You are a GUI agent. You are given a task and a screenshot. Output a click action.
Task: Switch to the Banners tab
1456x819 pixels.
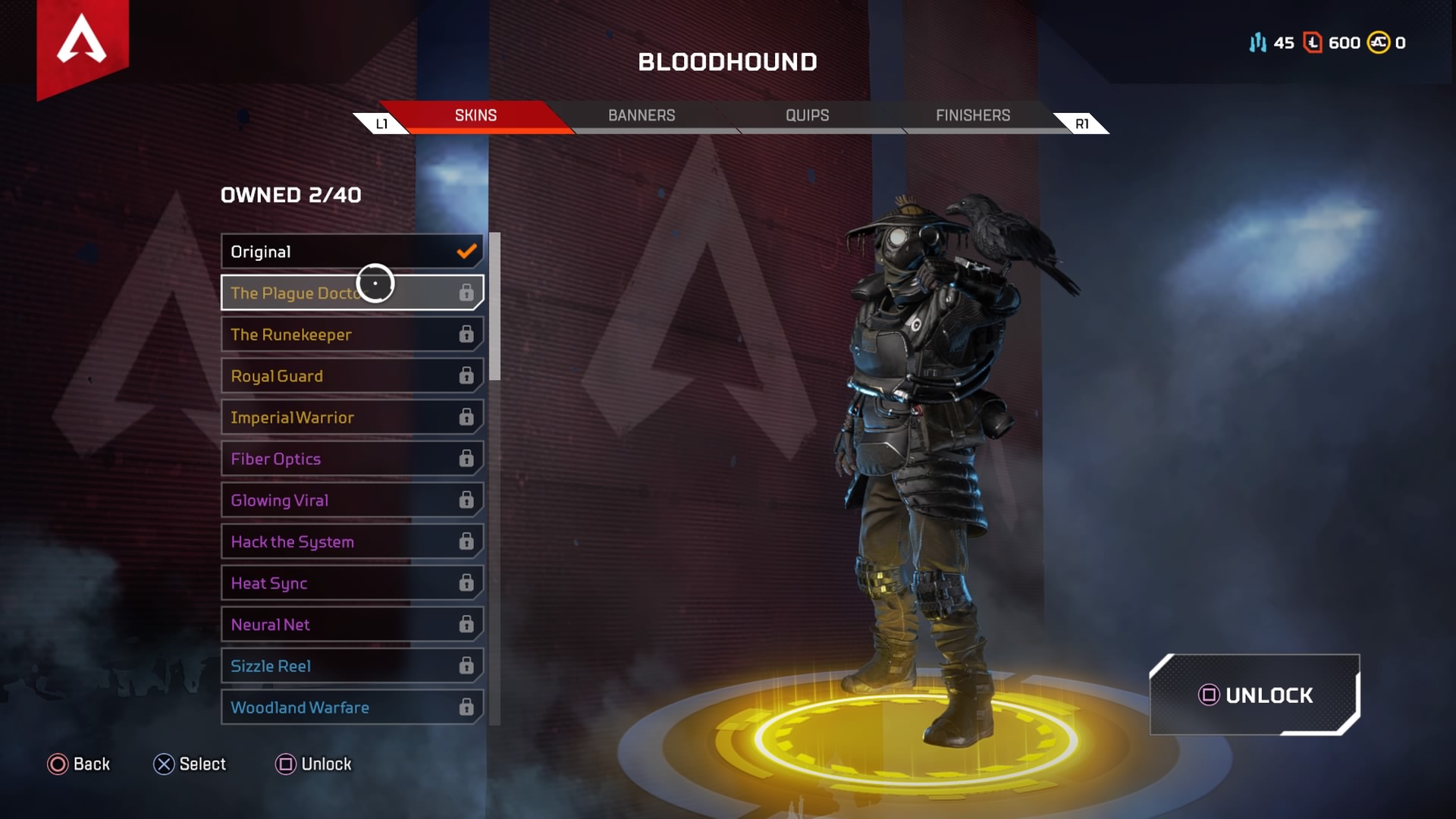642,115
